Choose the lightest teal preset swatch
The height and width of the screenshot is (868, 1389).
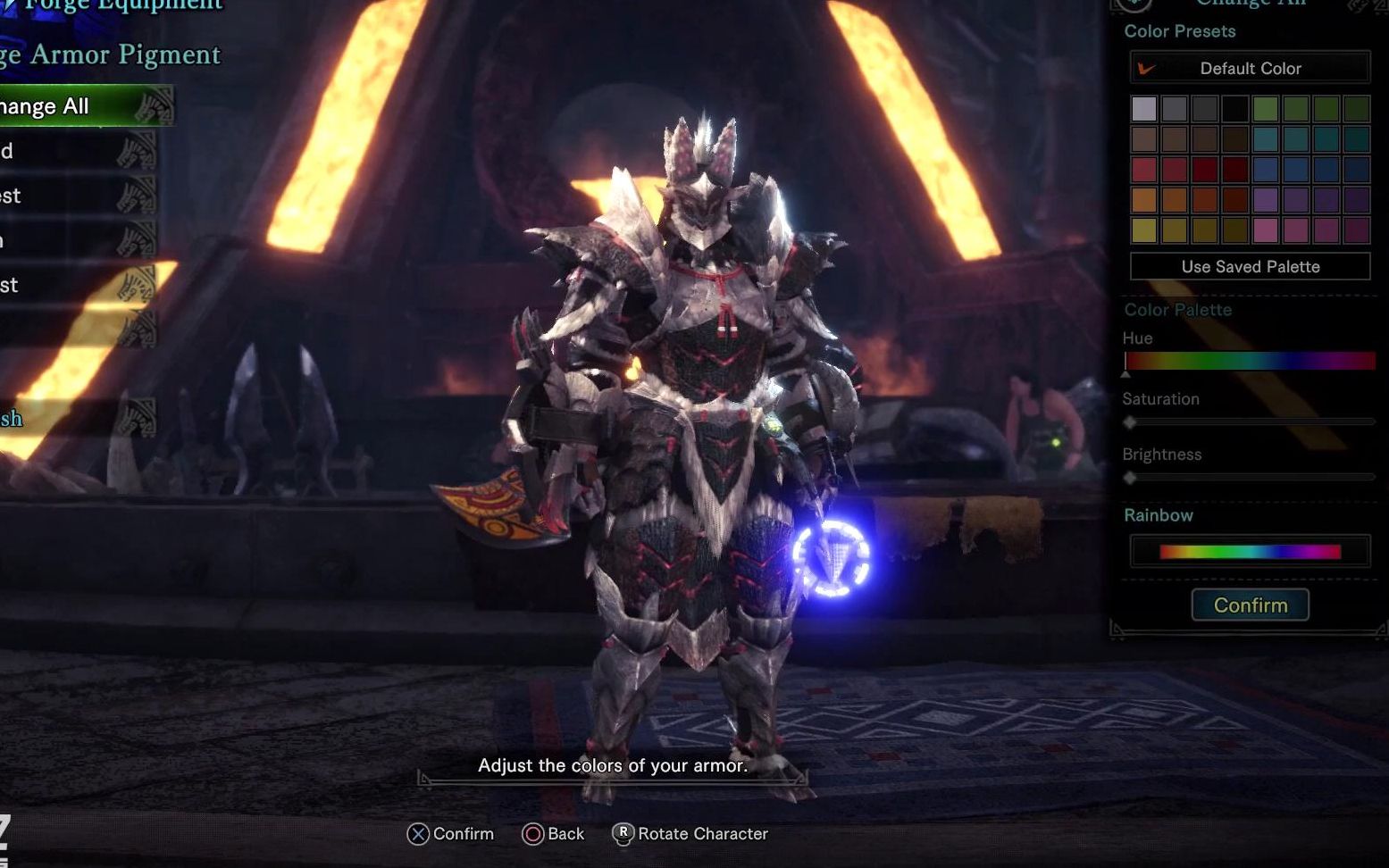1266,139
